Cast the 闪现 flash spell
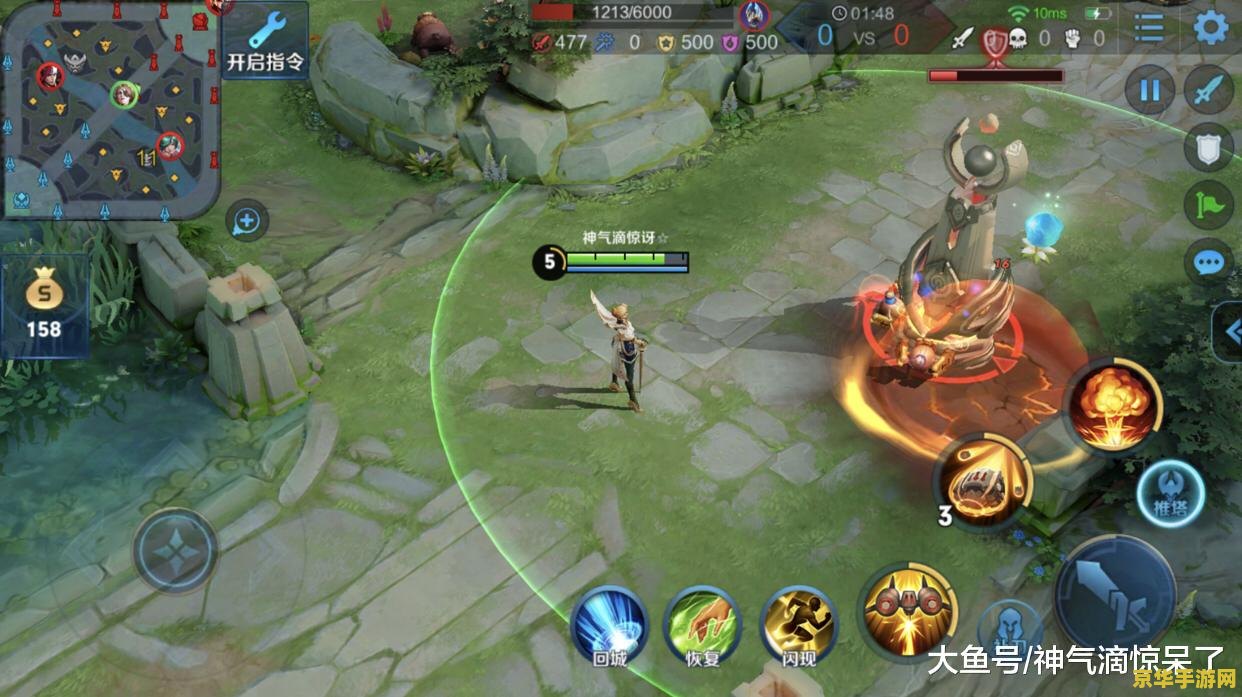Image resolution: width=1242 pixels, height=697 pixels. (798, 624)
